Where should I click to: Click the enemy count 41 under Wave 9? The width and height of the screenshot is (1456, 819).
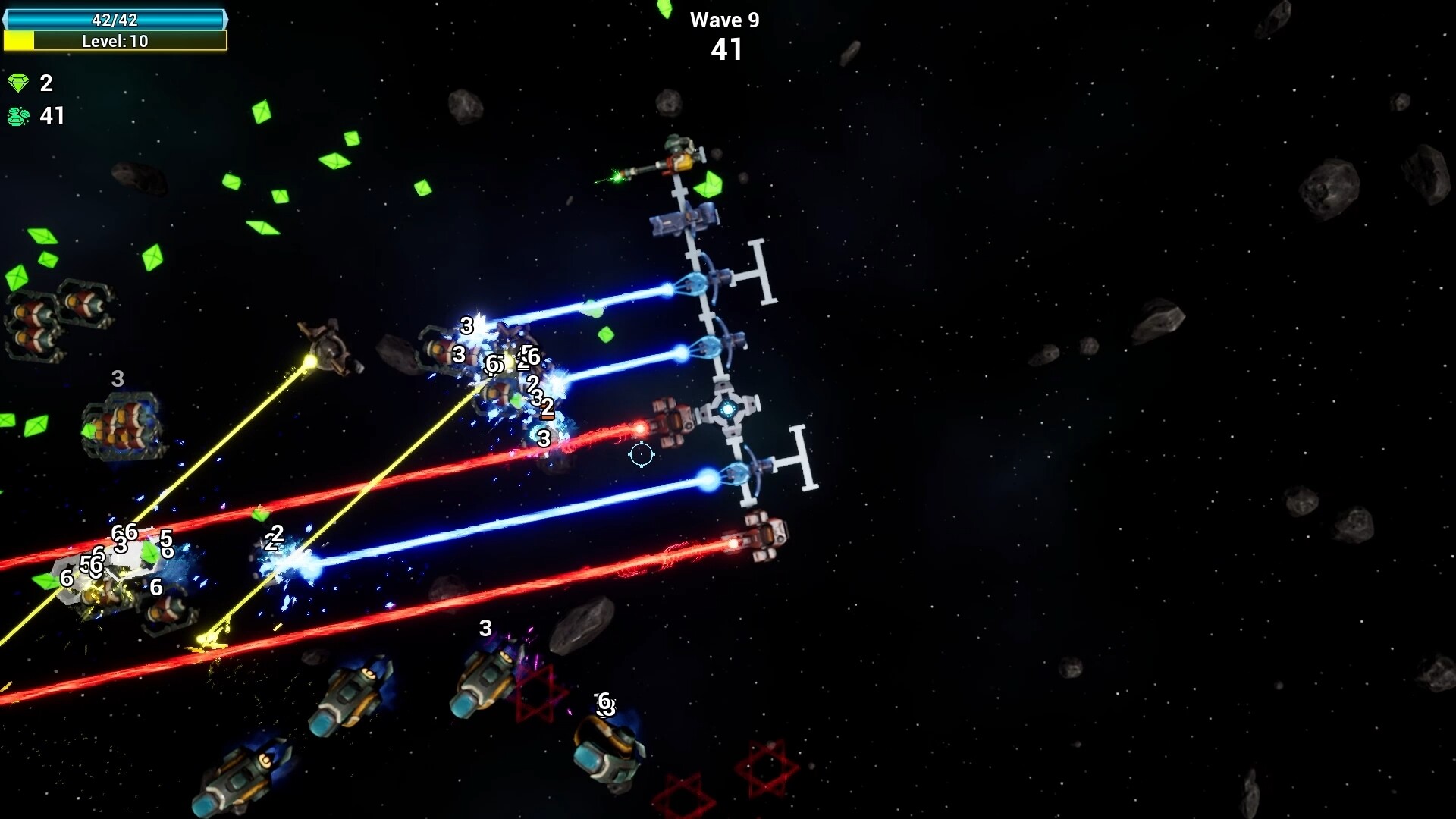pos(727,52)
